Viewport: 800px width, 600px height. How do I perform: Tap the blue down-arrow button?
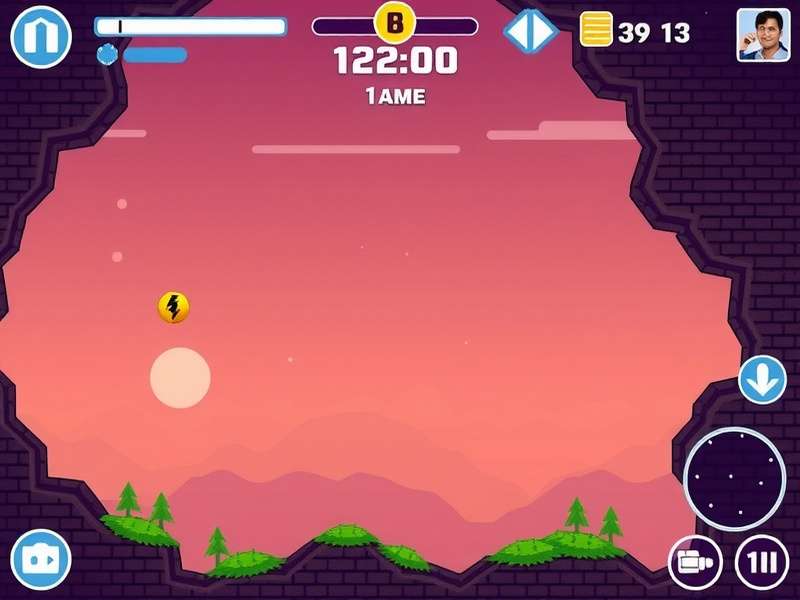click(763, 380)
